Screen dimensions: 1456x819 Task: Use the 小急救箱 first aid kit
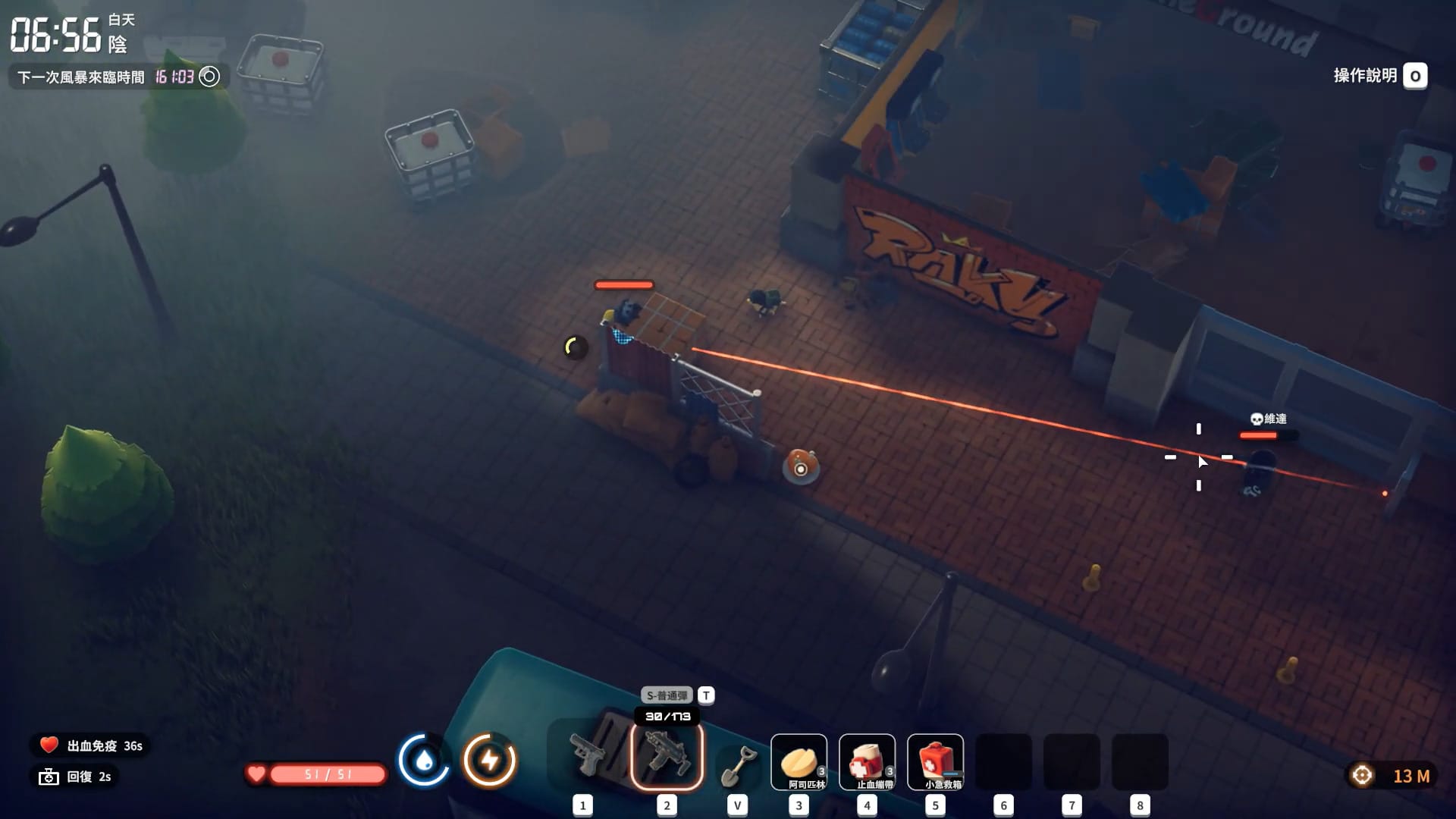click(x=934, y=762)
